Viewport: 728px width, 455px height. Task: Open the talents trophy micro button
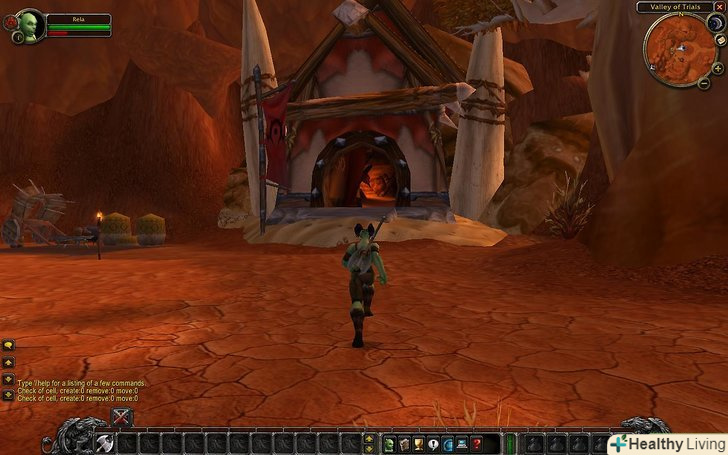[x=418, y=443]
